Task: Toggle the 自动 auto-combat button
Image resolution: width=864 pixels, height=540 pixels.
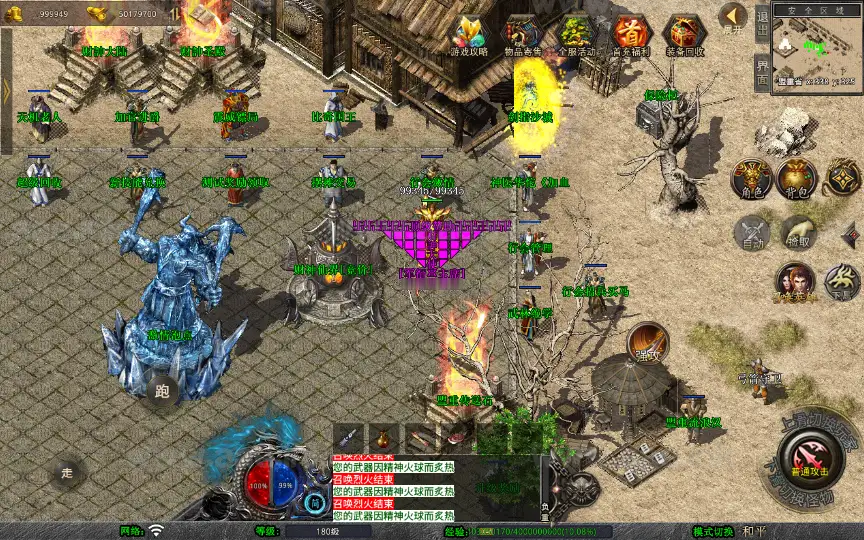Action: coord(750,233)
